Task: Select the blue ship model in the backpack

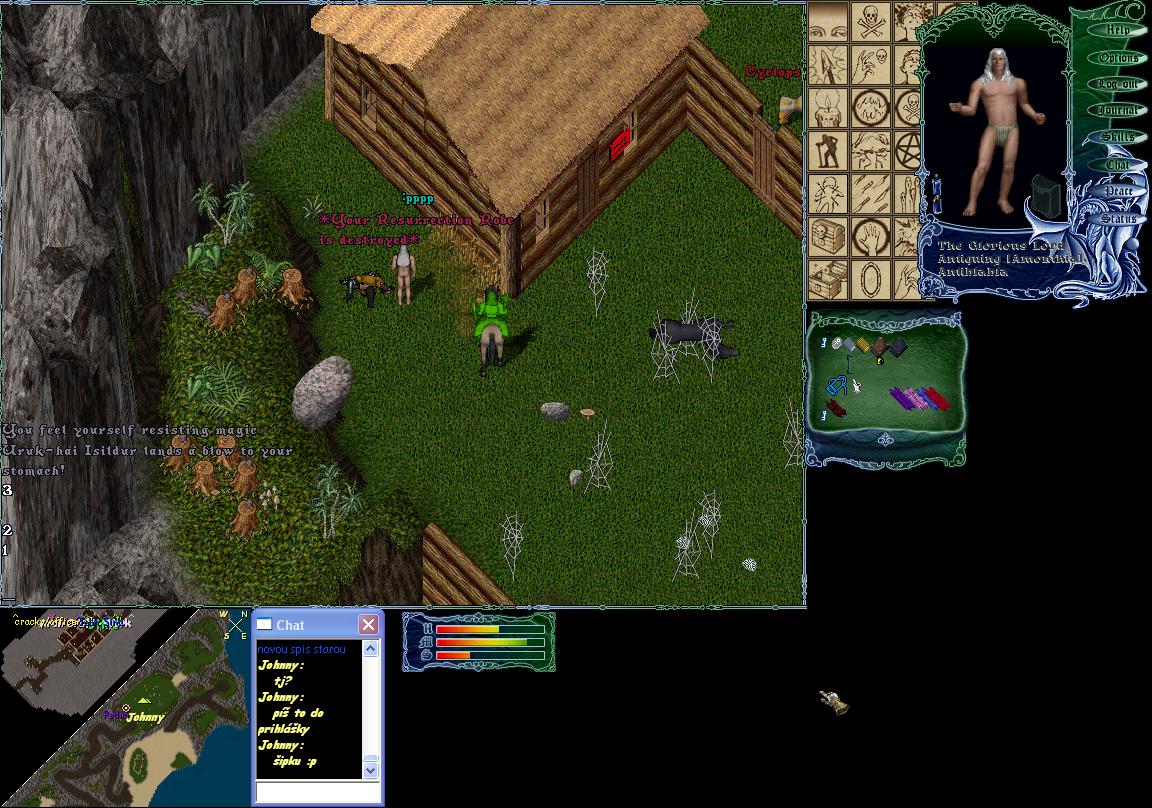Action: [x=837, y=385]
